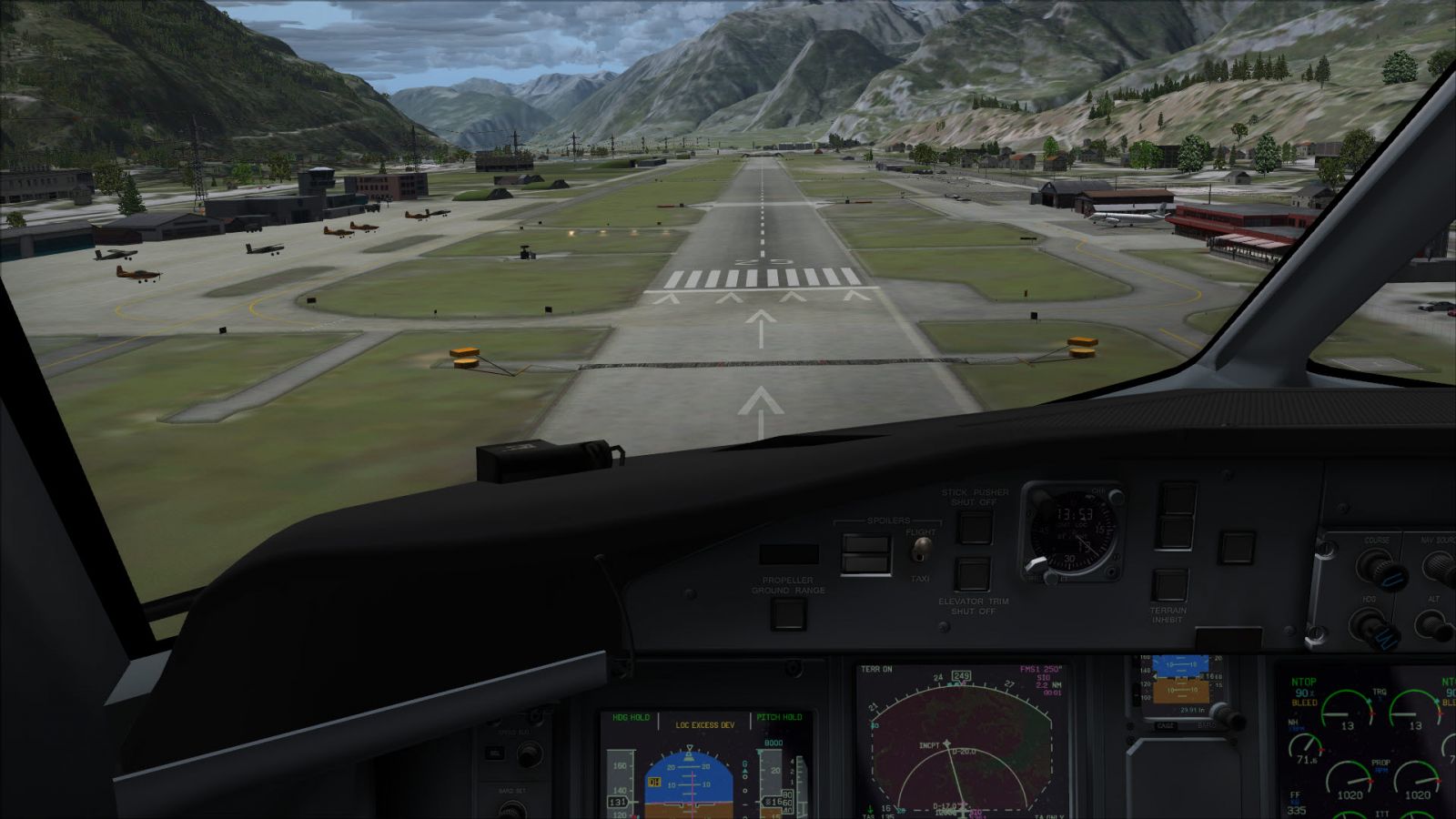Activate the Elevator Trim Shut Off button
This screenshot has width=1456, height=819.
point(972,574)
